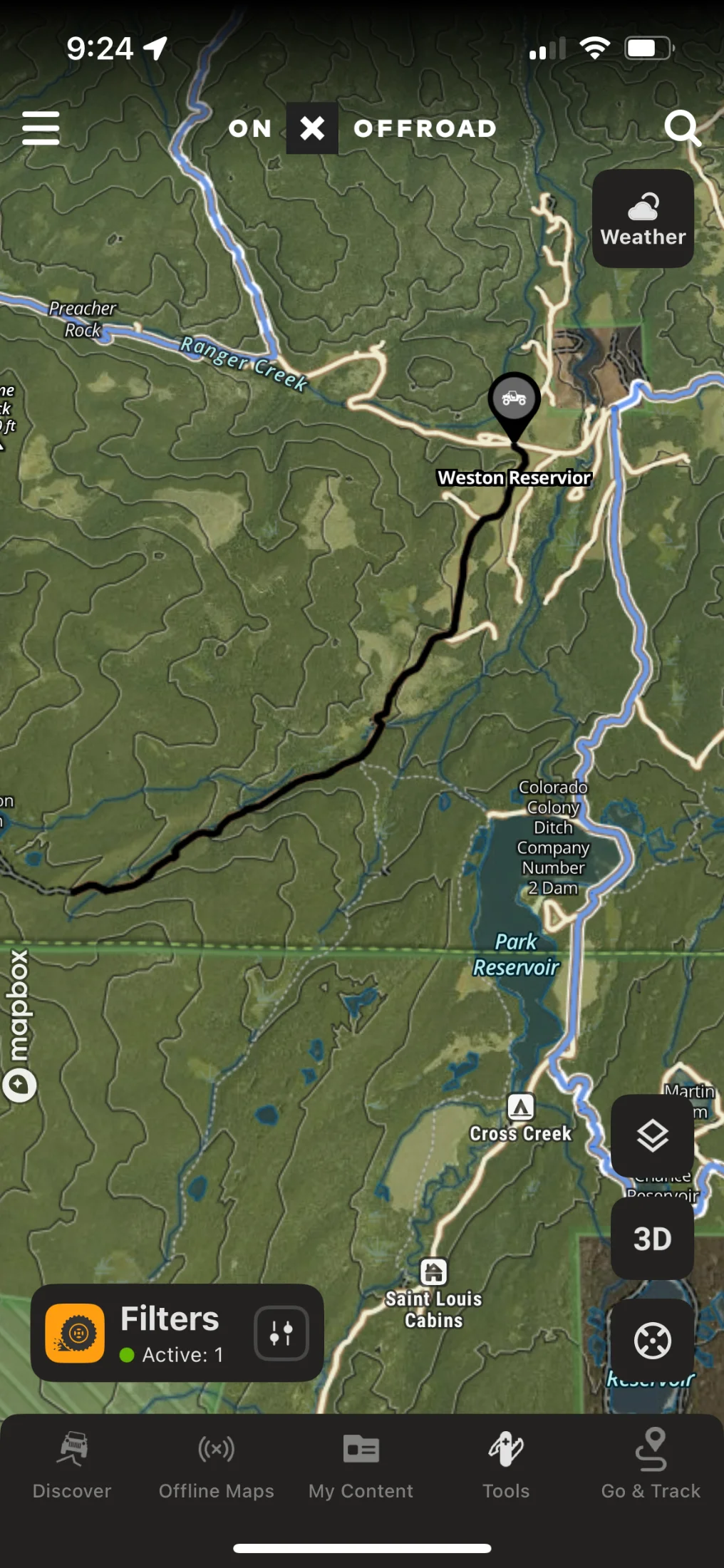Viewport: 724px width, 1568px height.
Task: Show the My Content tab
Action: pyautogui.click(x=361, y=1465)
